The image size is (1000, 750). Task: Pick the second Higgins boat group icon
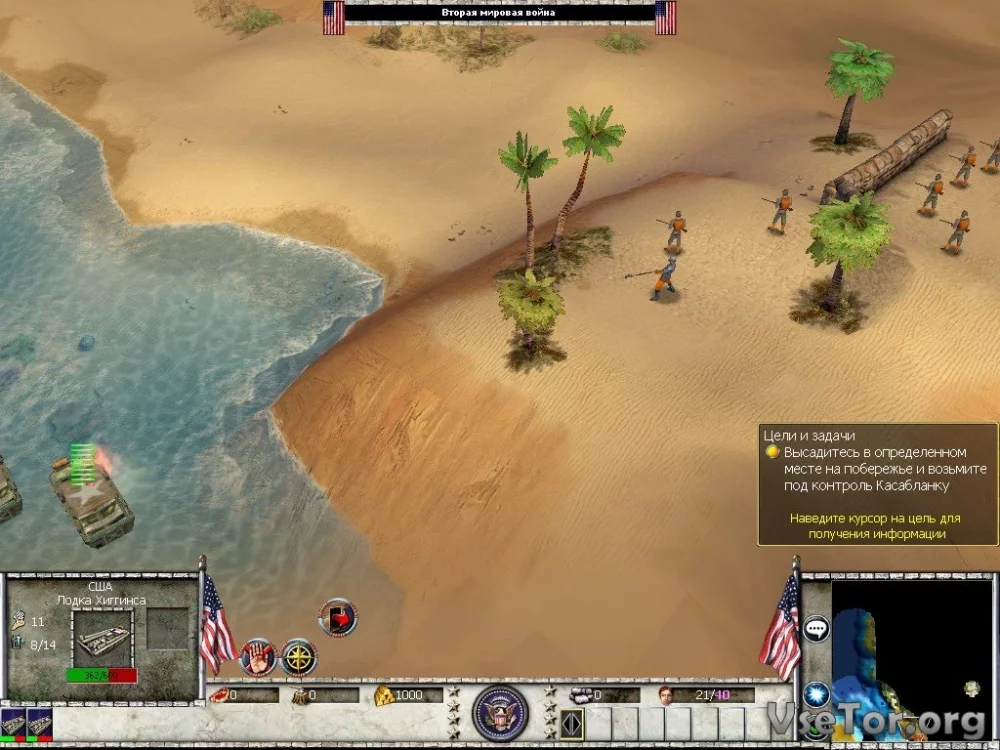(39, 724)
